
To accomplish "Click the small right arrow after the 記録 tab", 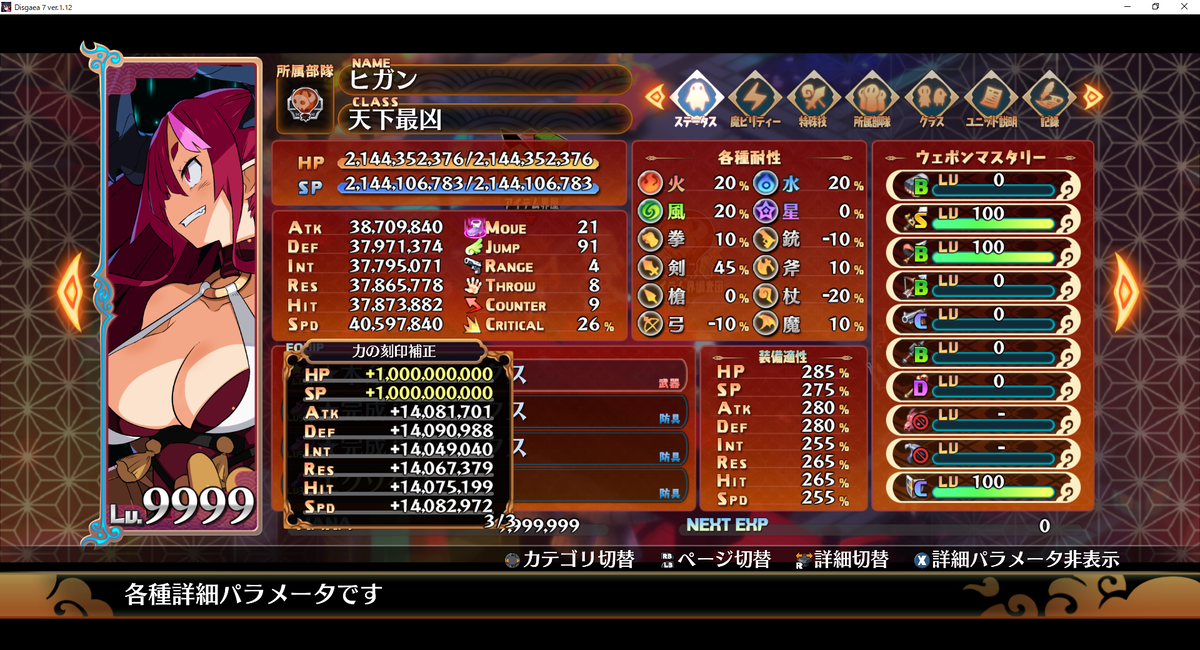I will (1092, 97).
